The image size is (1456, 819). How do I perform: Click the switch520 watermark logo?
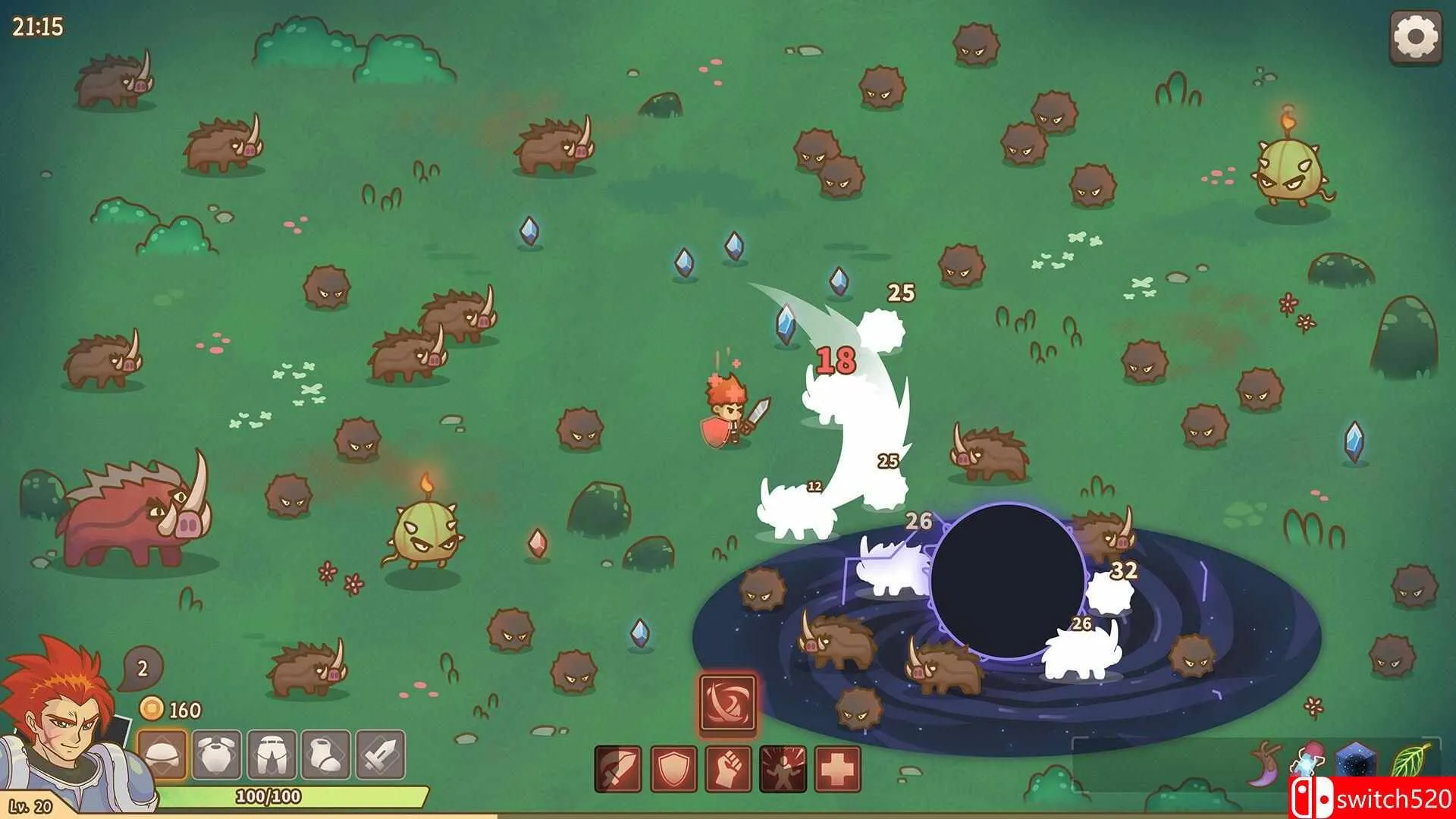[x=1371, y=798]
